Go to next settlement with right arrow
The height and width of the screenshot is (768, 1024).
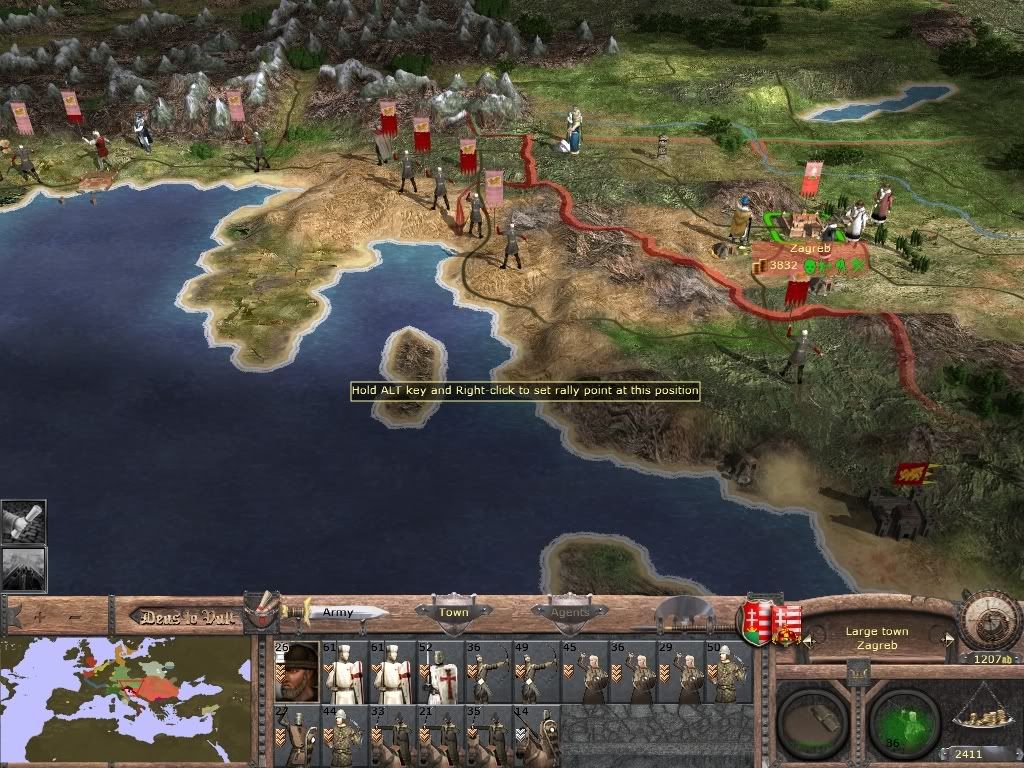point(947,638)
